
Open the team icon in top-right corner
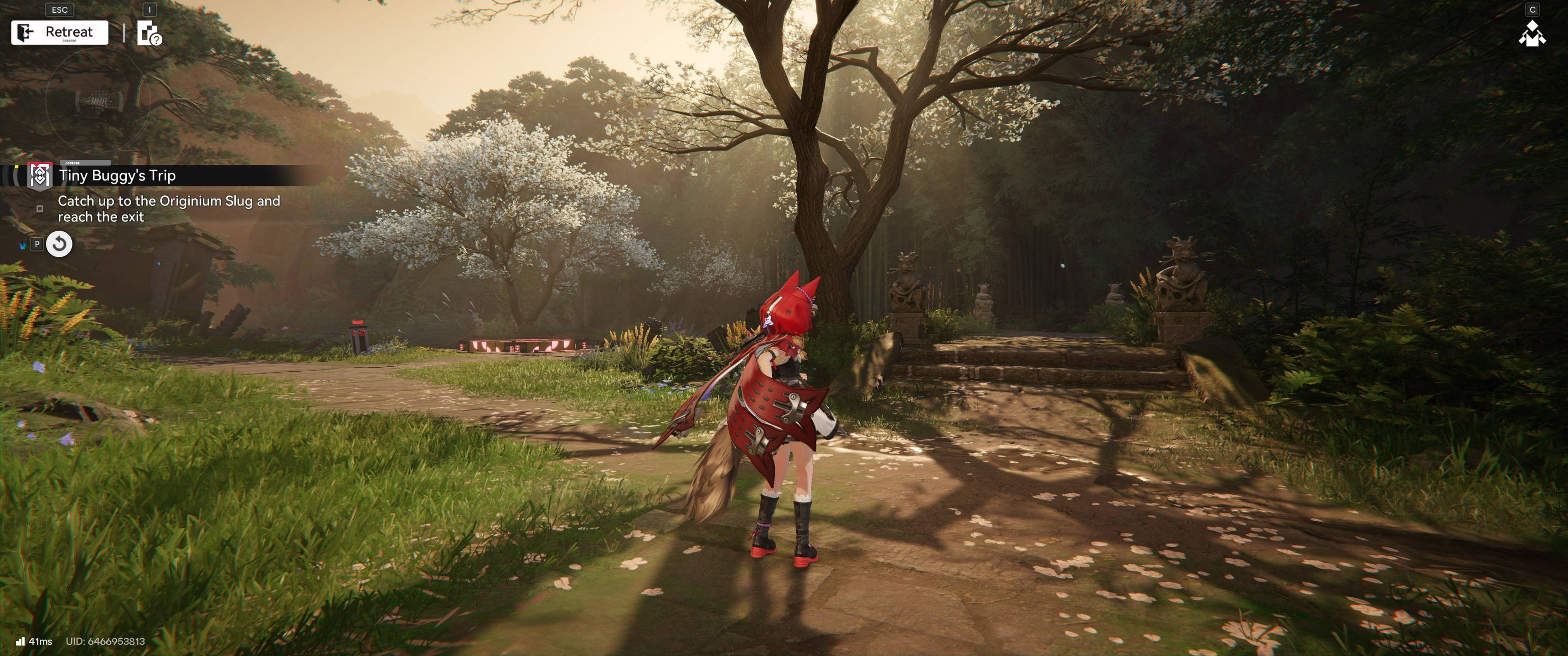click(x=1532, y=34)
